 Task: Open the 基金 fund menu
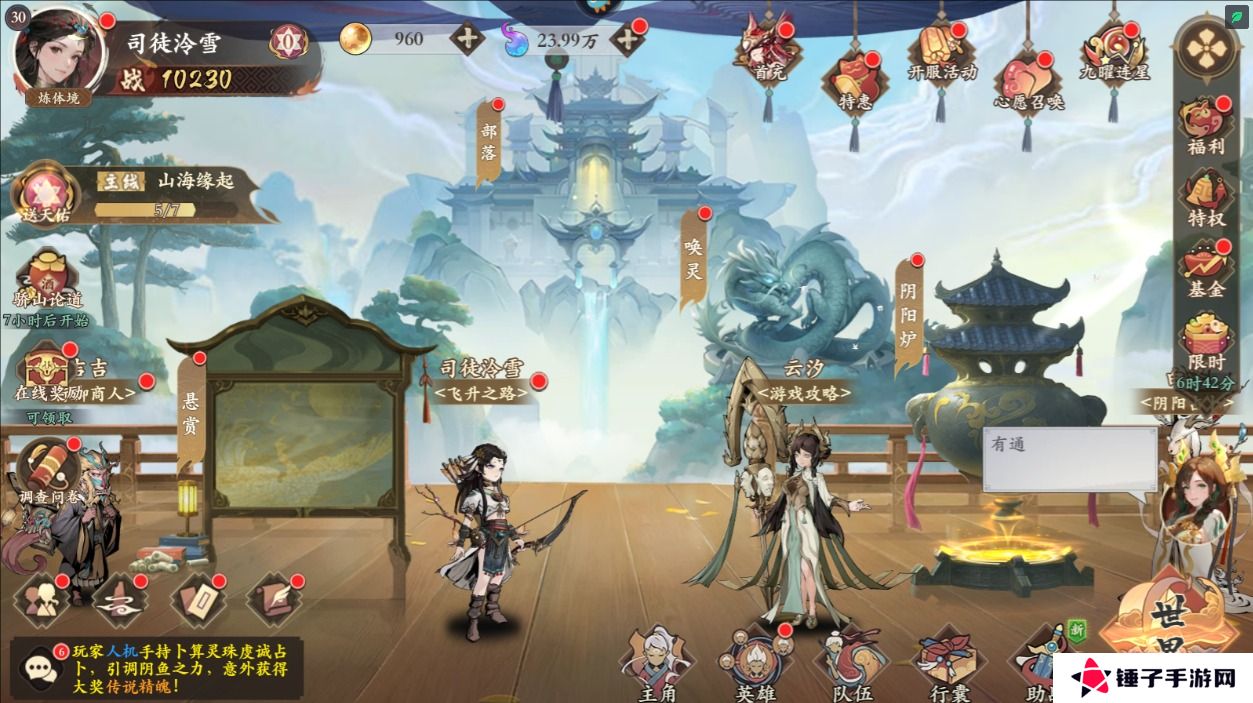pos(1205,268)
